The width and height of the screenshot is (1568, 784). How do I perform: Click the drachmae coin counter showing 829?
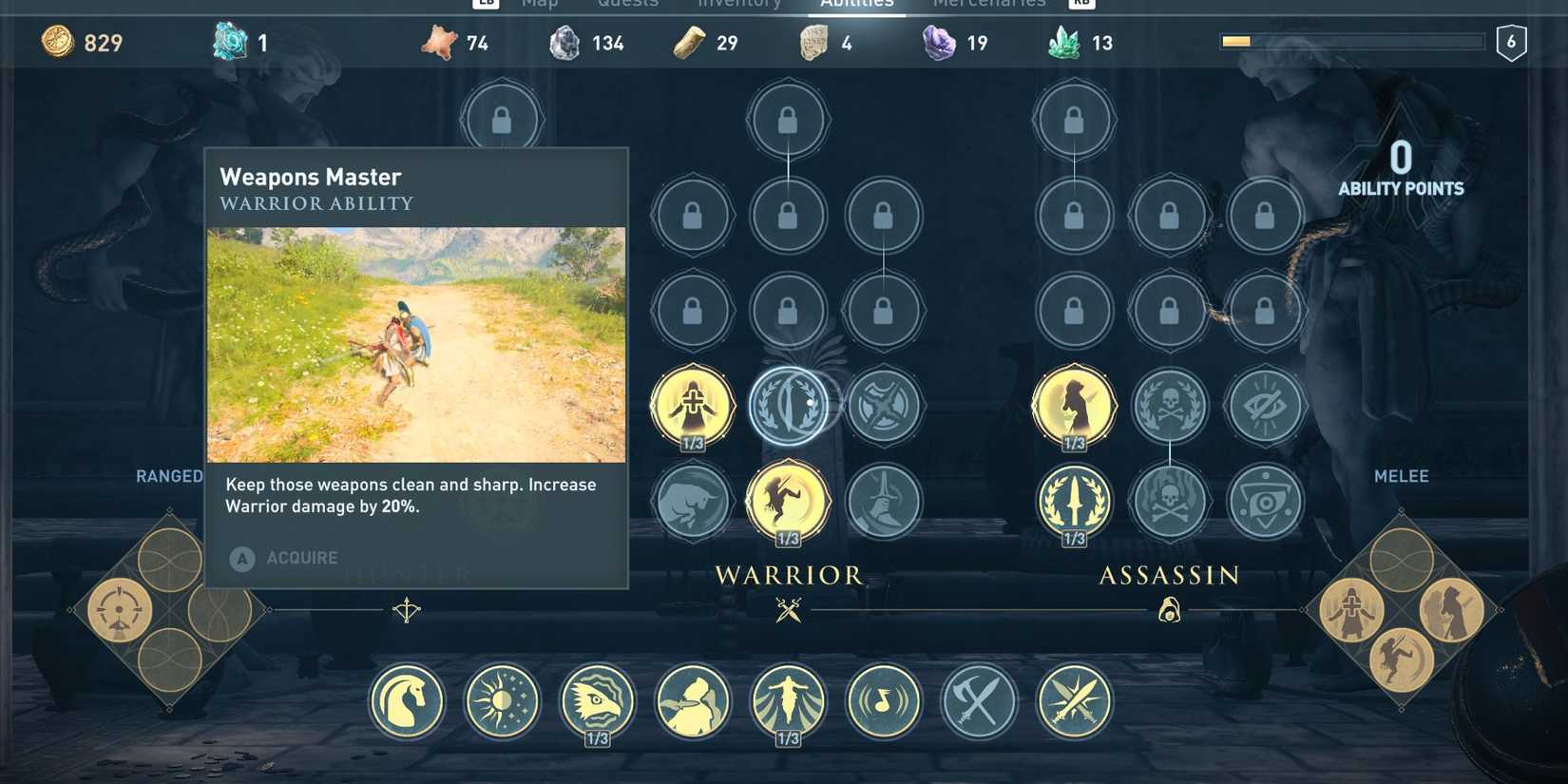(81, 43)
